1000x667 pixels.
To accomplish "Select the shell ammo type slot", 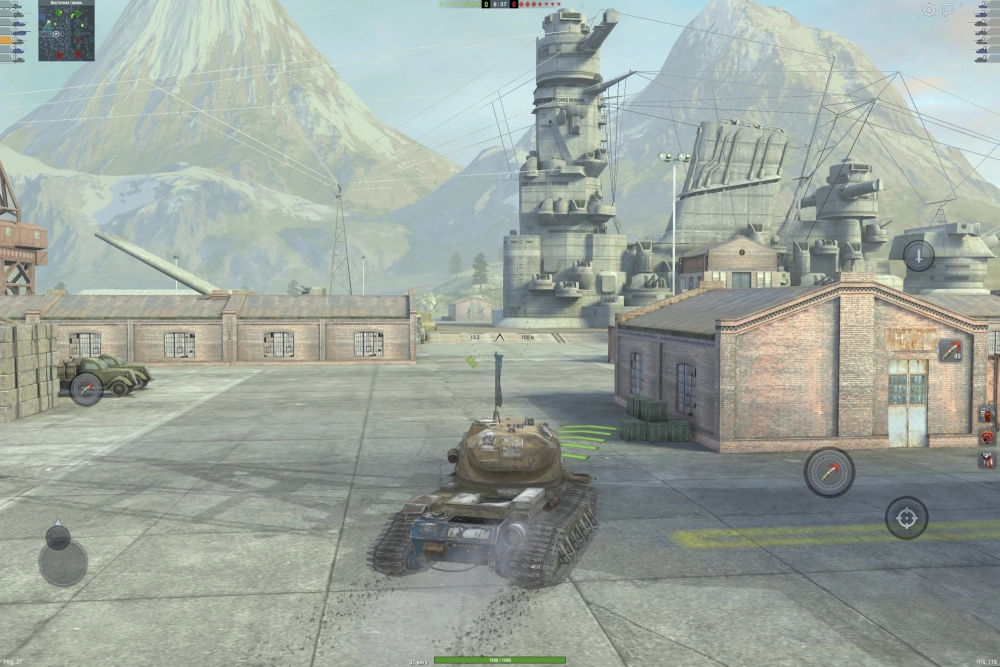I will pos(950,351).
